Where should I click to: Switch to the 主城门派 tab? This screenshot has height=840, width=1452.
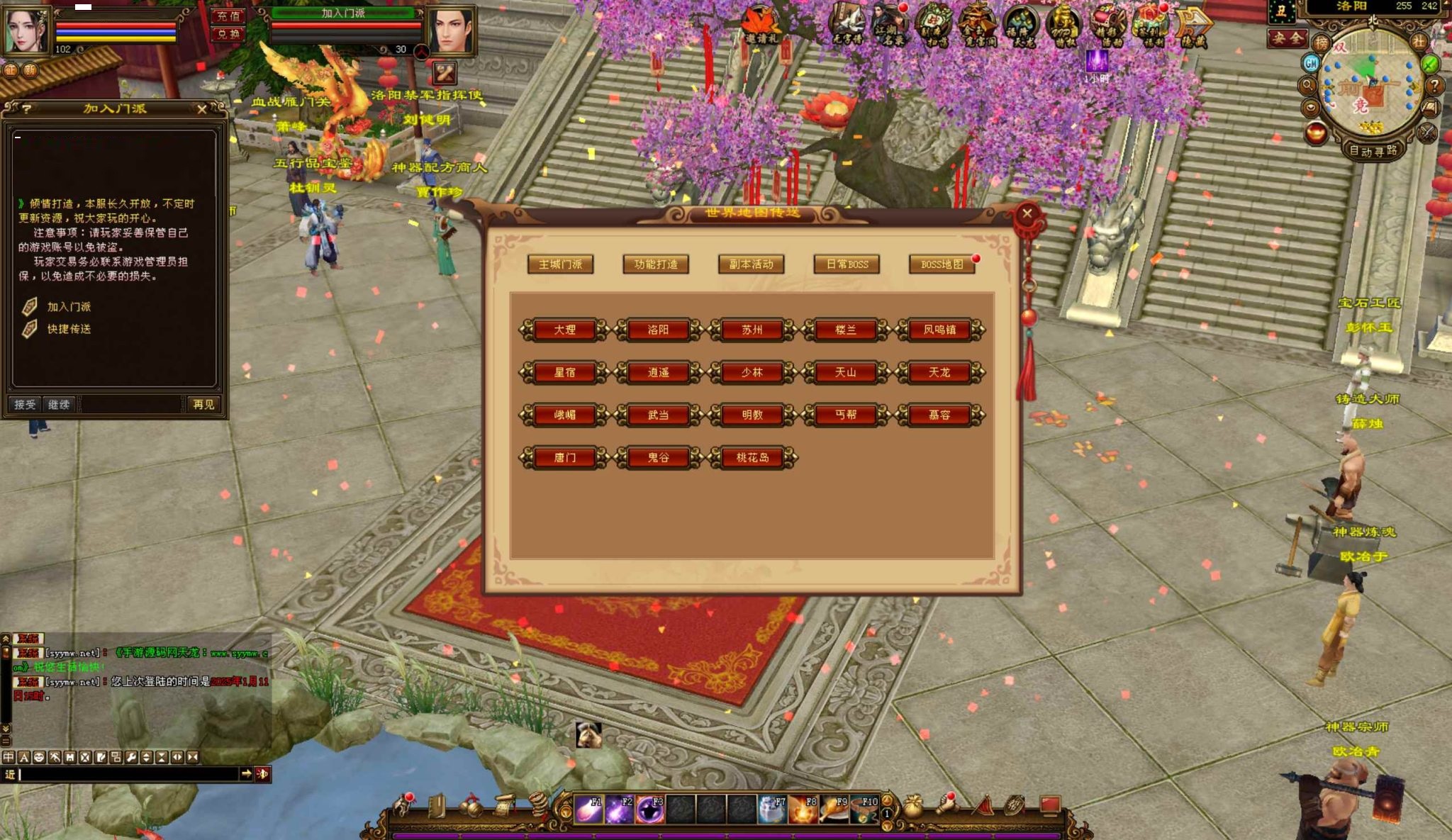point(560,264)
